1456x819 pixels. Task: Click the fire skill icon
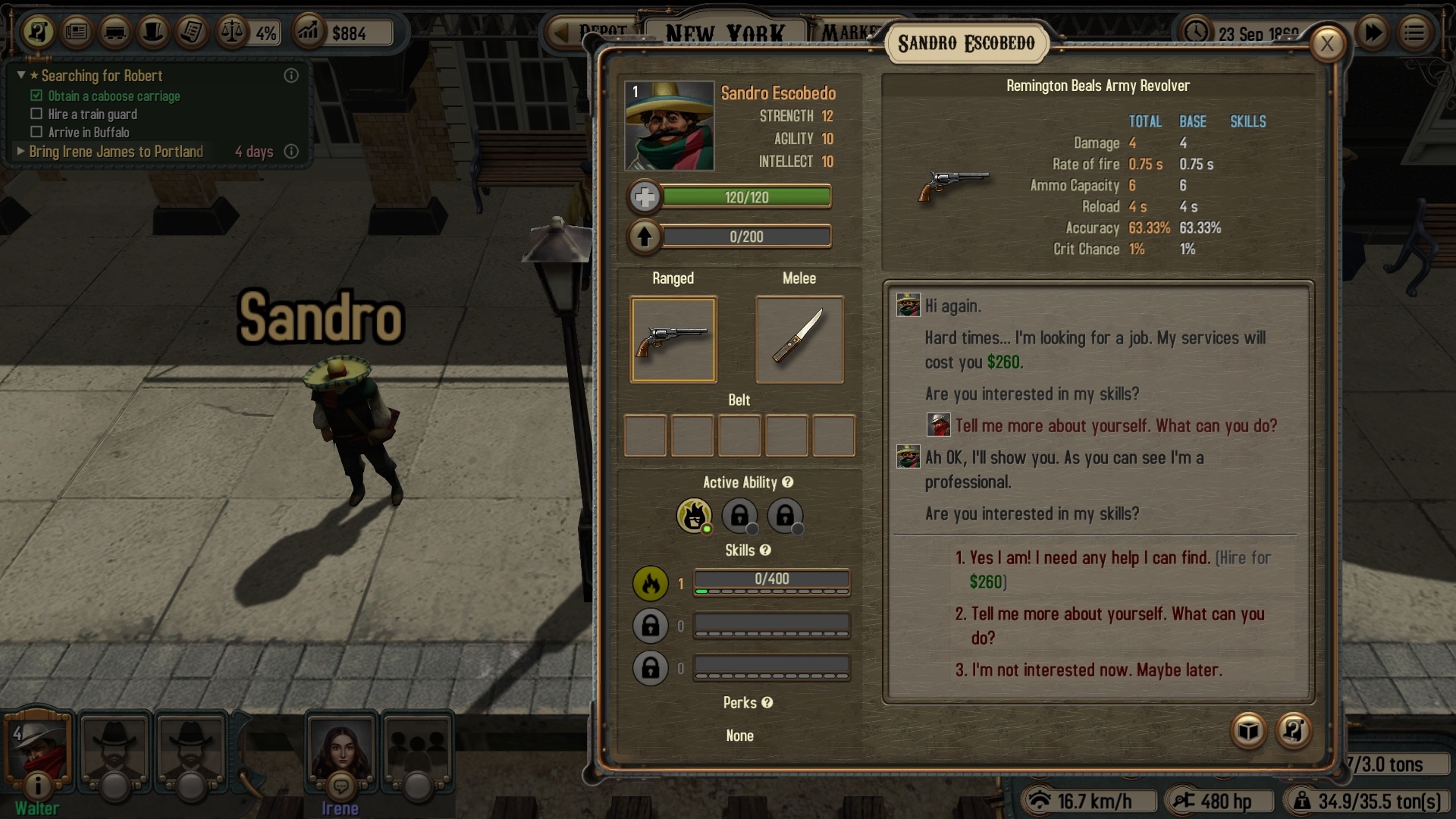(x=650, y=583)
